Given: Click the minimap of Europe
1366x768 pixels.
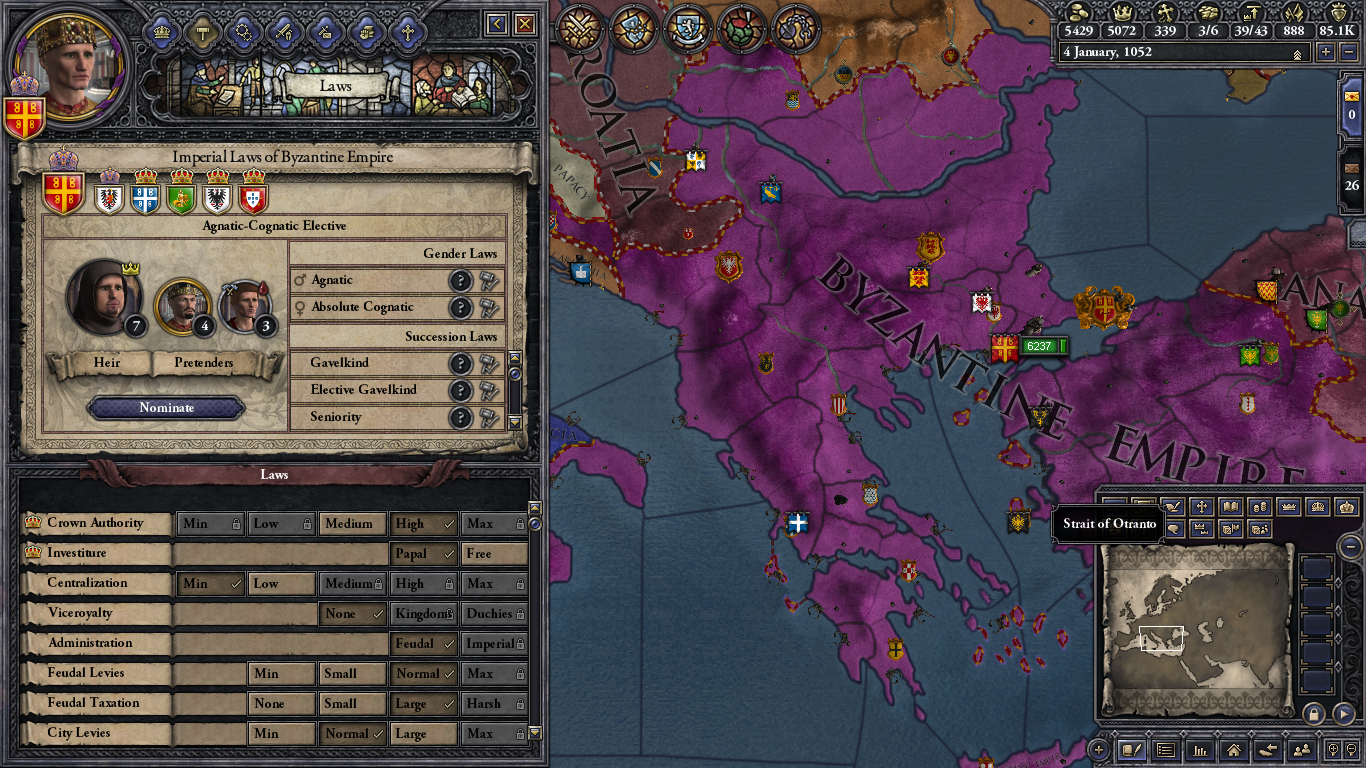Looking at the screenshot, I should coord(1196,632).
